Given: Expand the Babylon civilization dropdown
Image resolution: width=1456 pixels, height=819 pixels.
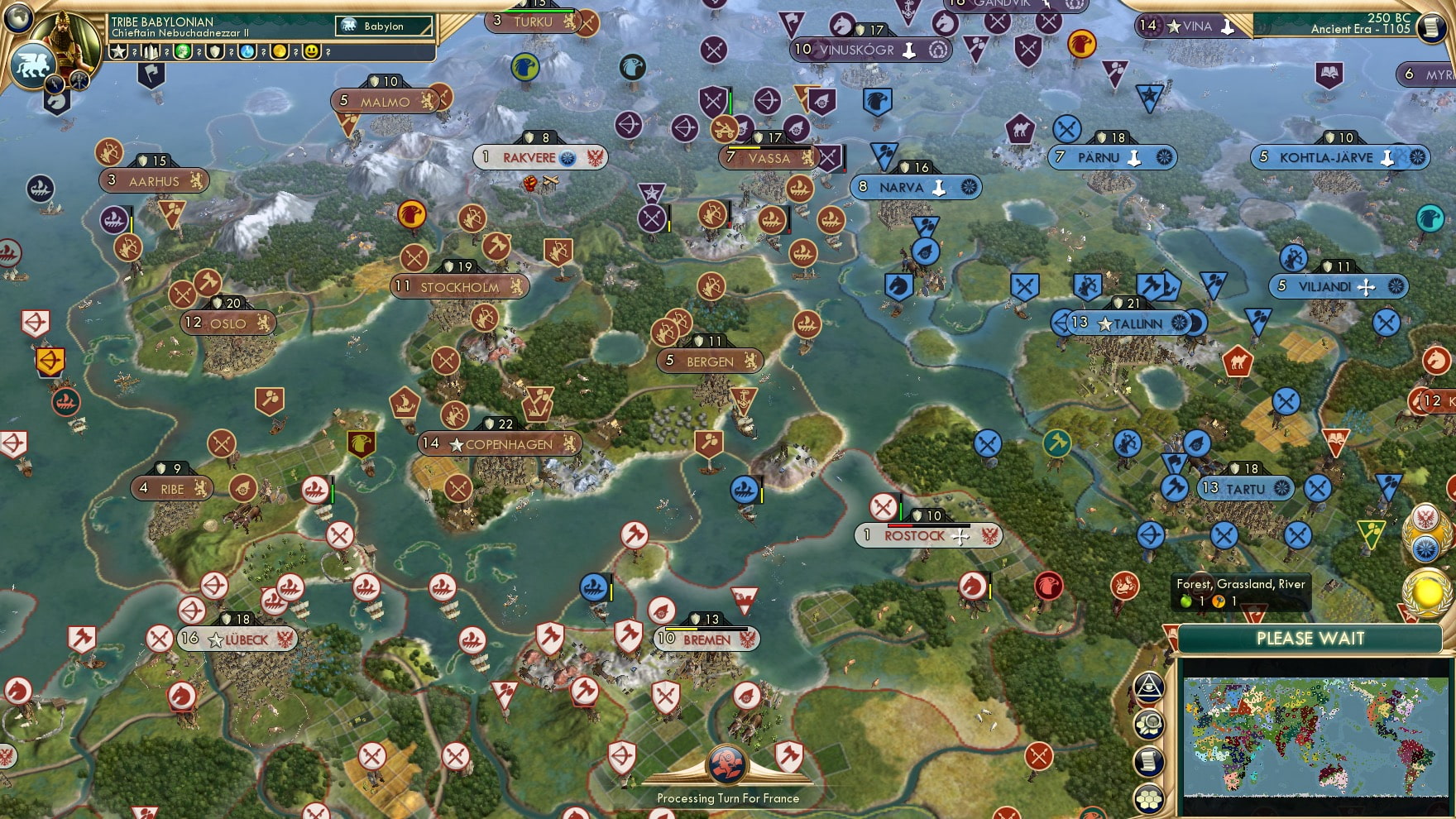Looking at the screenshot, I should coord(382,26).
